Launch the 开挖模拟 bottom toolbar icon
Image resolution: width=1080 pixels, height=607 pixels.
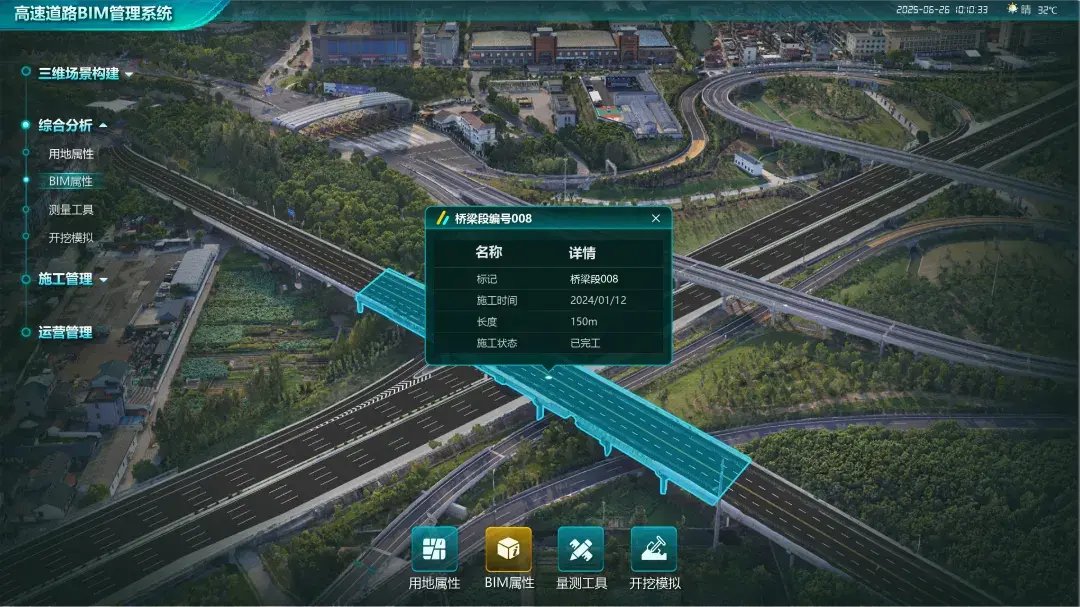654,549
